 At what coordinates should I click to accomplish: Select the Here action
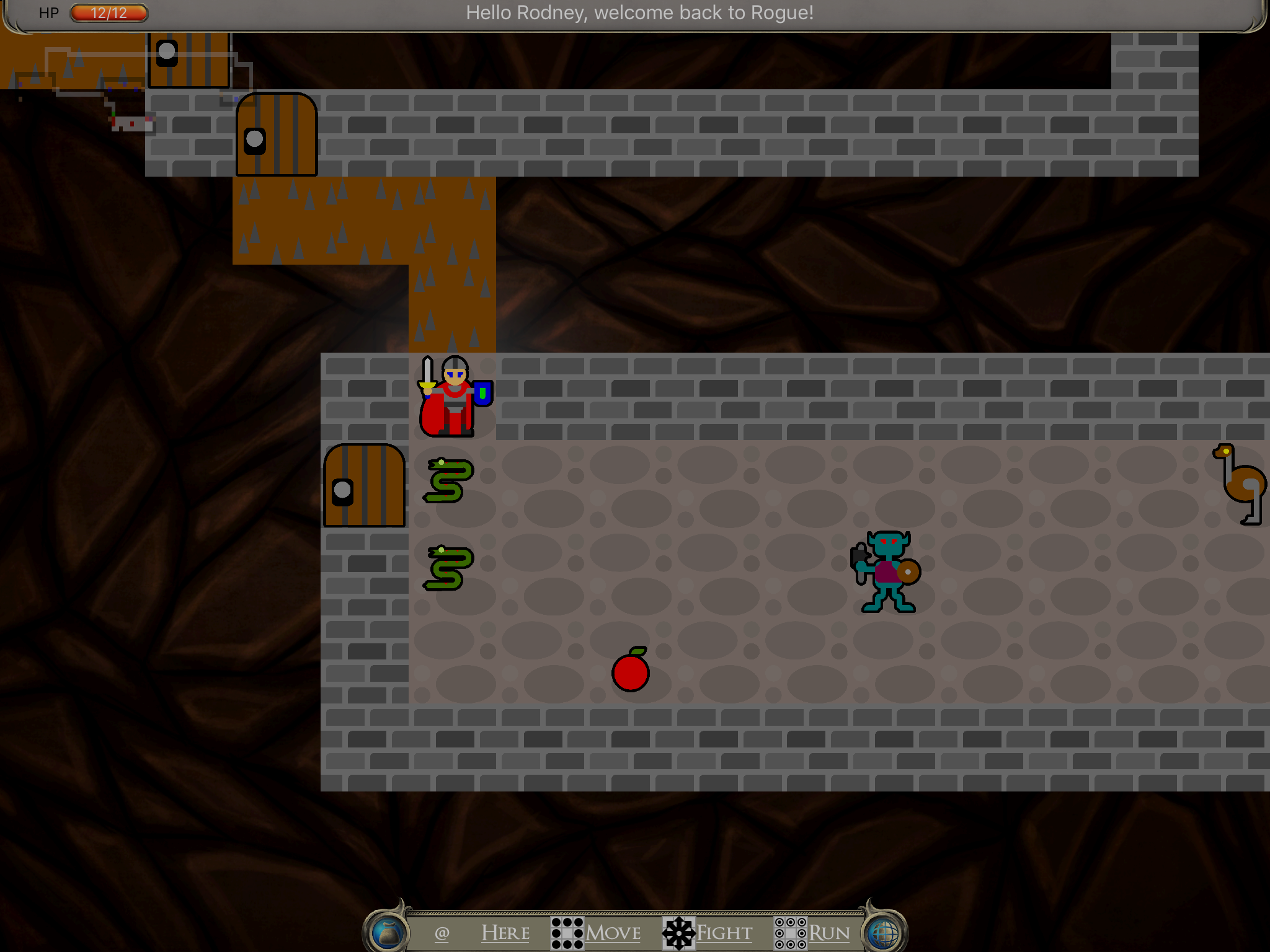click(x=505, y=932)
